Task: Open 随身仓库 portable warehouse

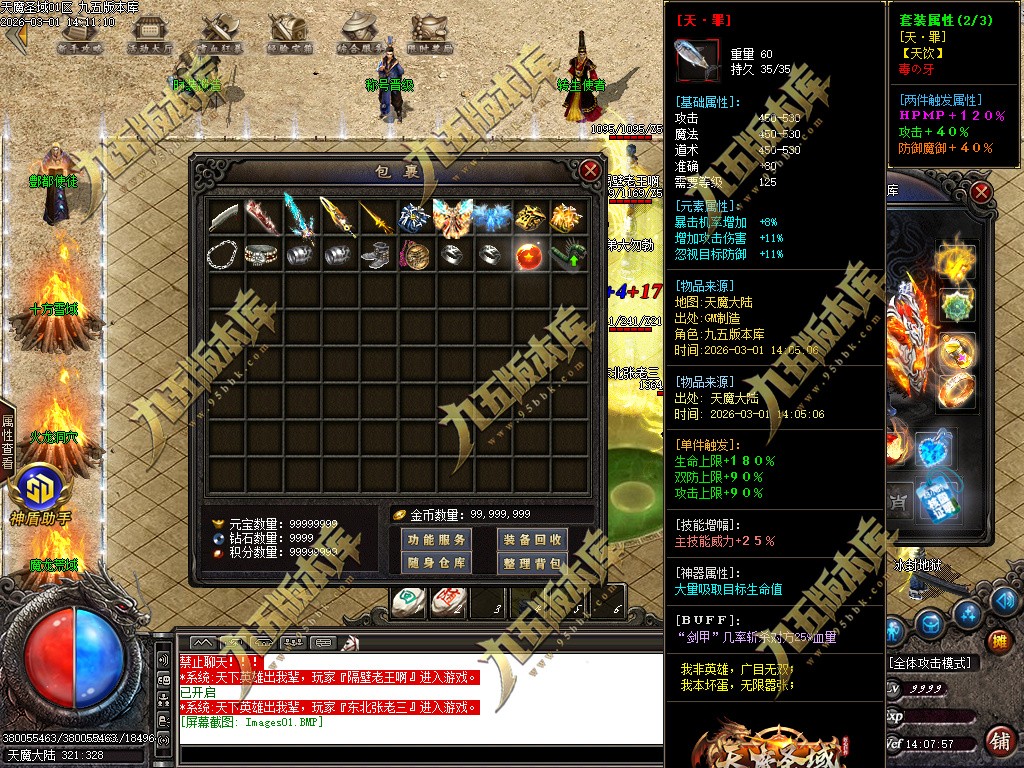Action: [437, 563]
